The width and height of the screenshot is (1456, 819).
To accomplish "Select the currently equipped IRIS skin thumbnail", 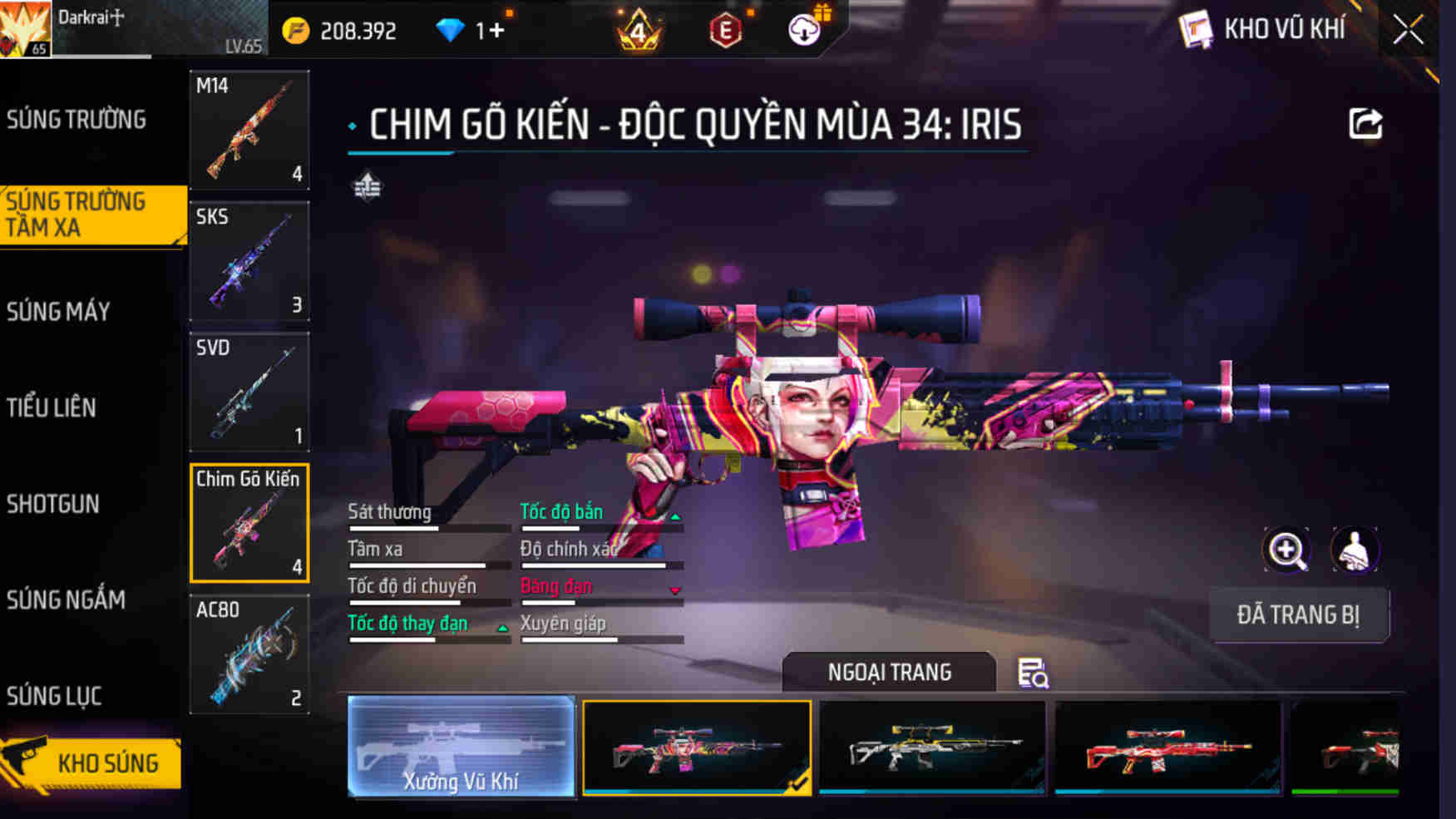I will (x=698, y=747).
